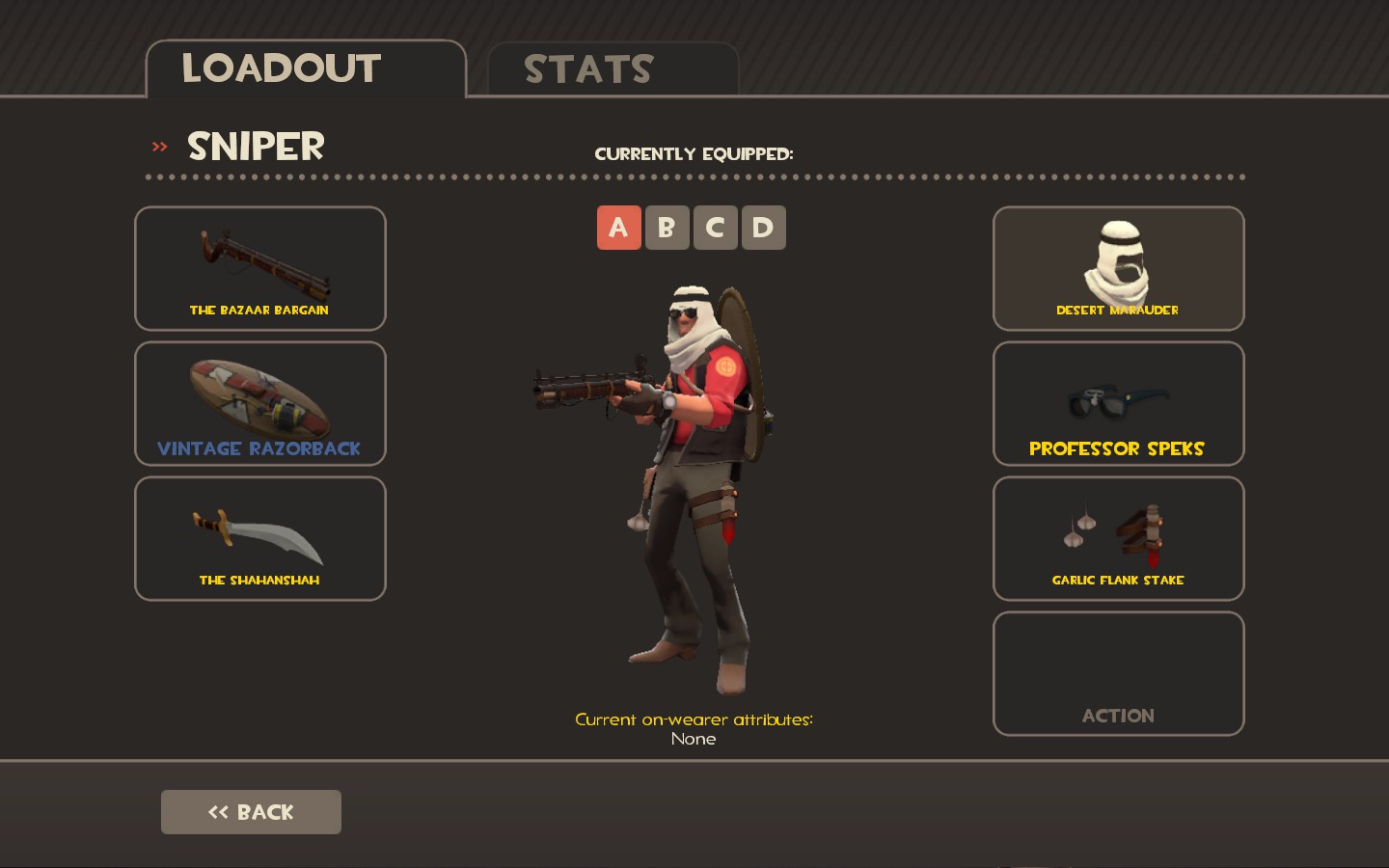1389x868 pixels.
Task: Choose the Vintage Razorback slot
Action: tap(260, 403)
